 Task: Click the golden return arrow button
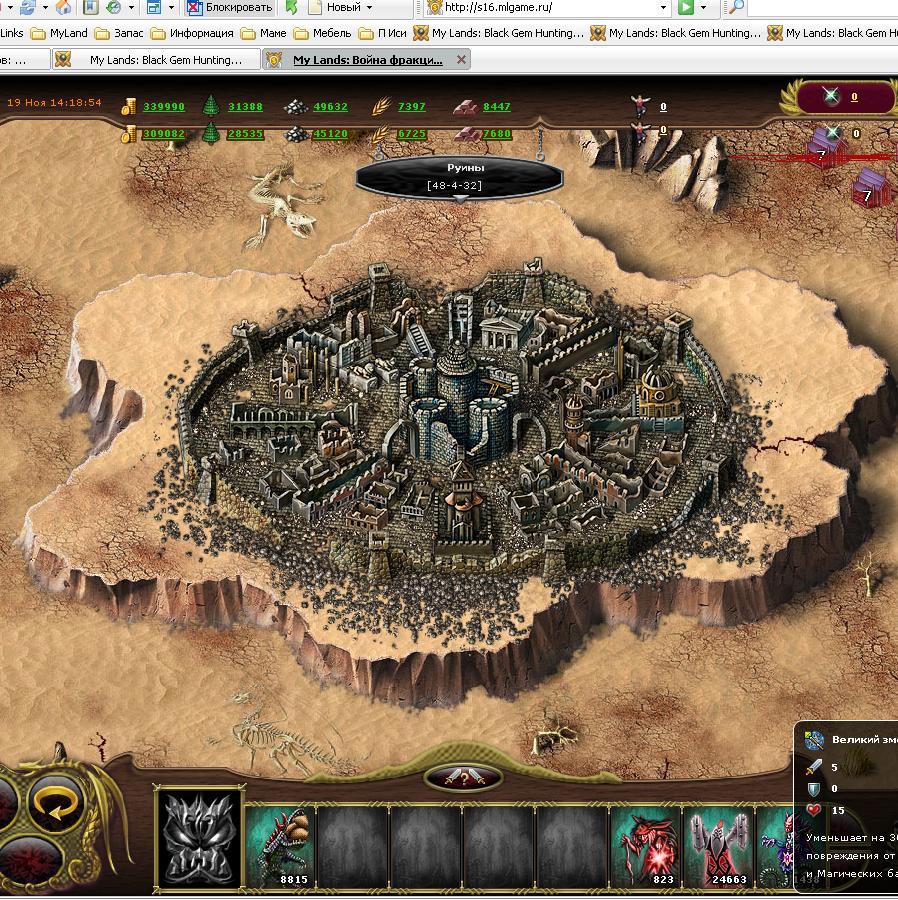coord(55,803)
